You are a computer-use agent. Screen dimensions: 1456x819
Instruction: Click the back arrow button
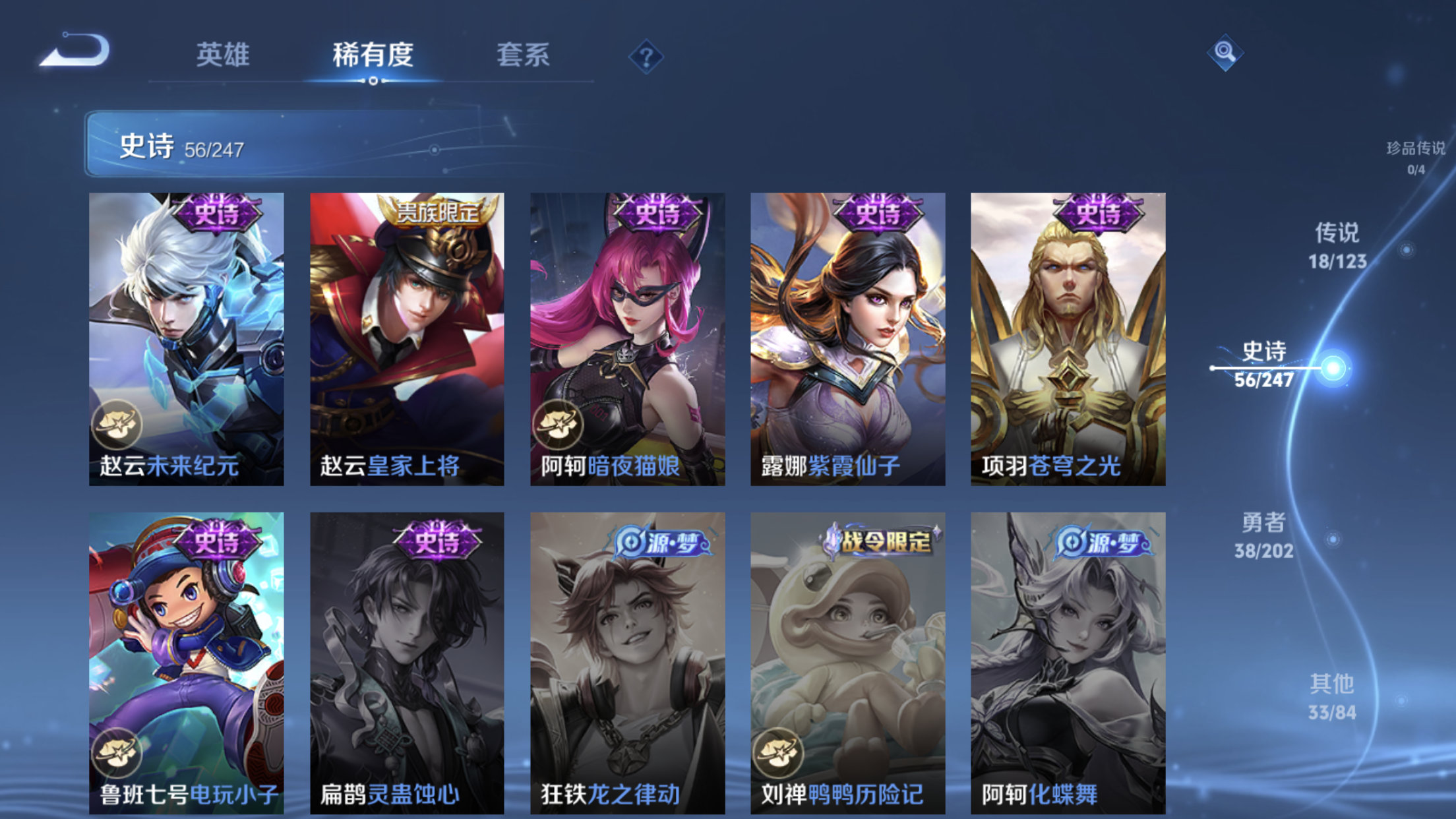pyautogui.click(x=76, y=51)
